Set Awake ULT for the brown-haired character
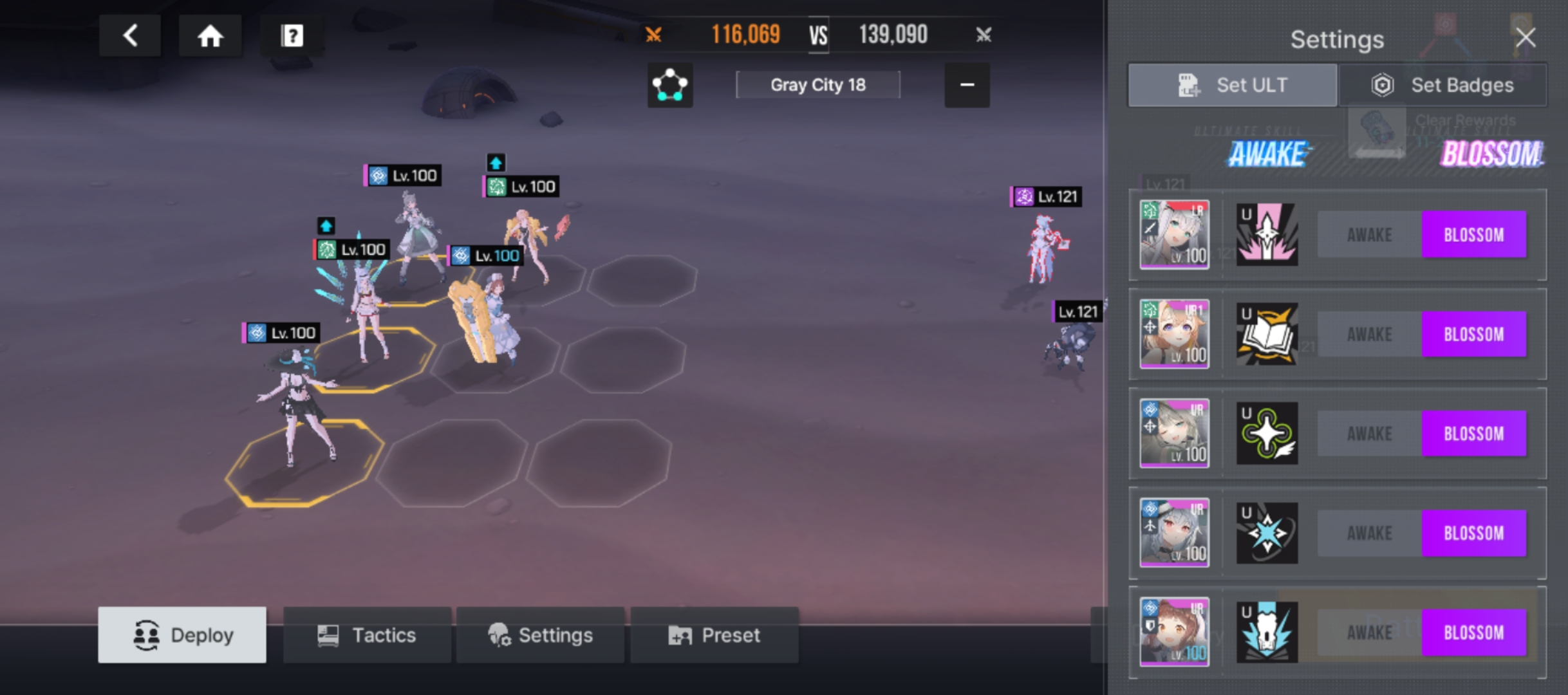 pyautogui.click(x=1369, y=633)
